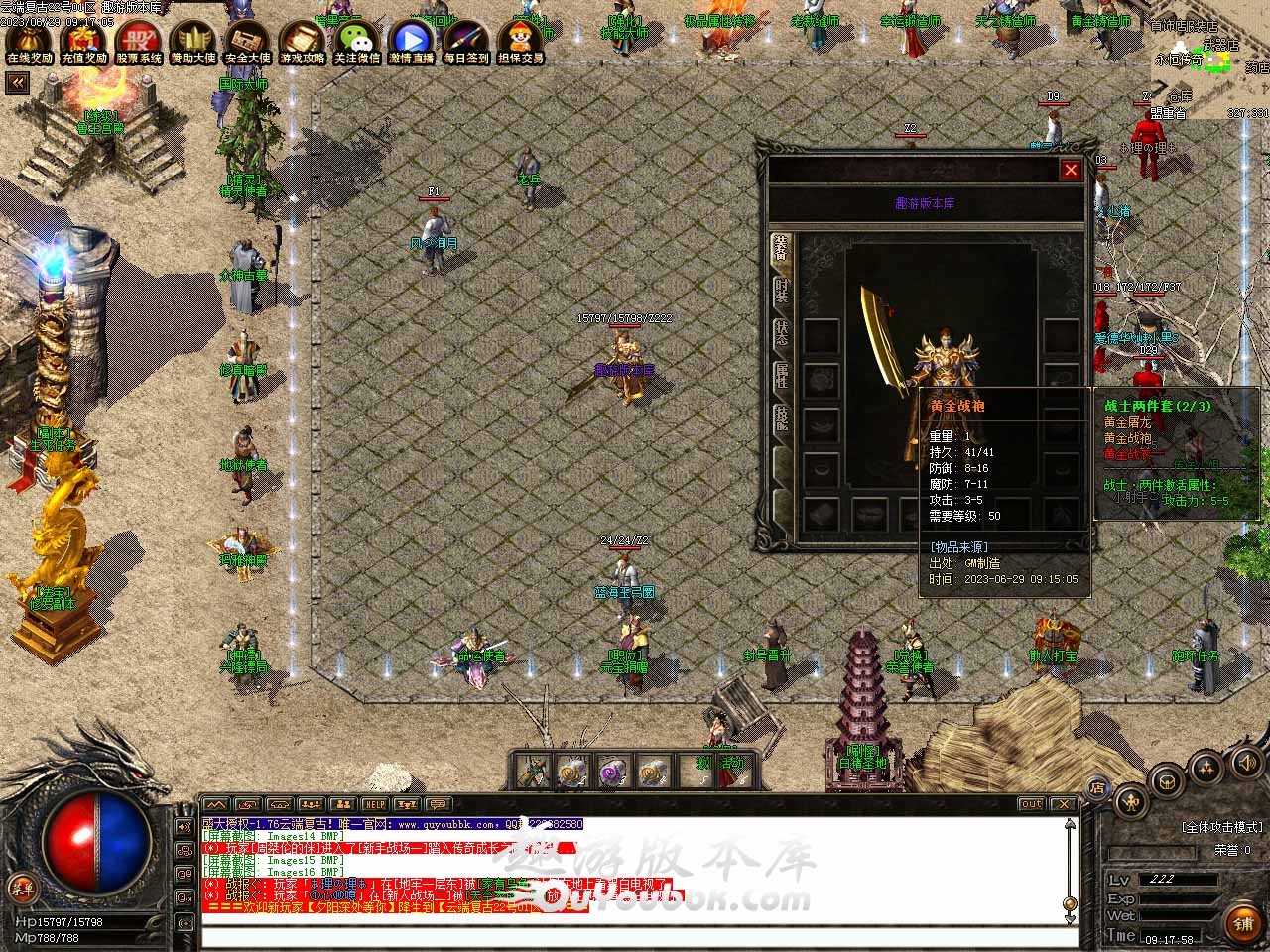Open the round 铺 shop button
The image size is (1270, 952).
click(1243, 922)
